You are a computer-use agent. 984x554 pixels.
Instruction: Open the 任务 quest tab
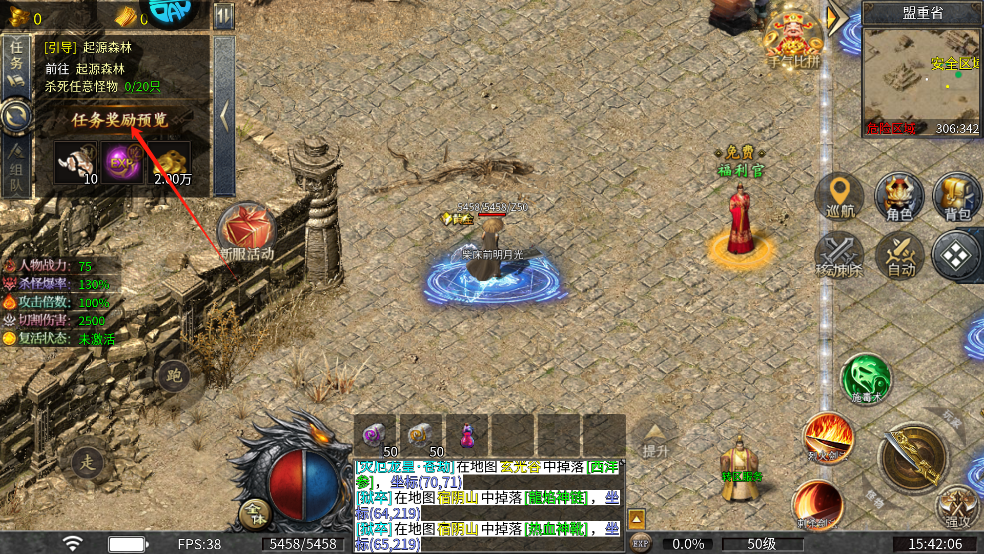[16, 60]
